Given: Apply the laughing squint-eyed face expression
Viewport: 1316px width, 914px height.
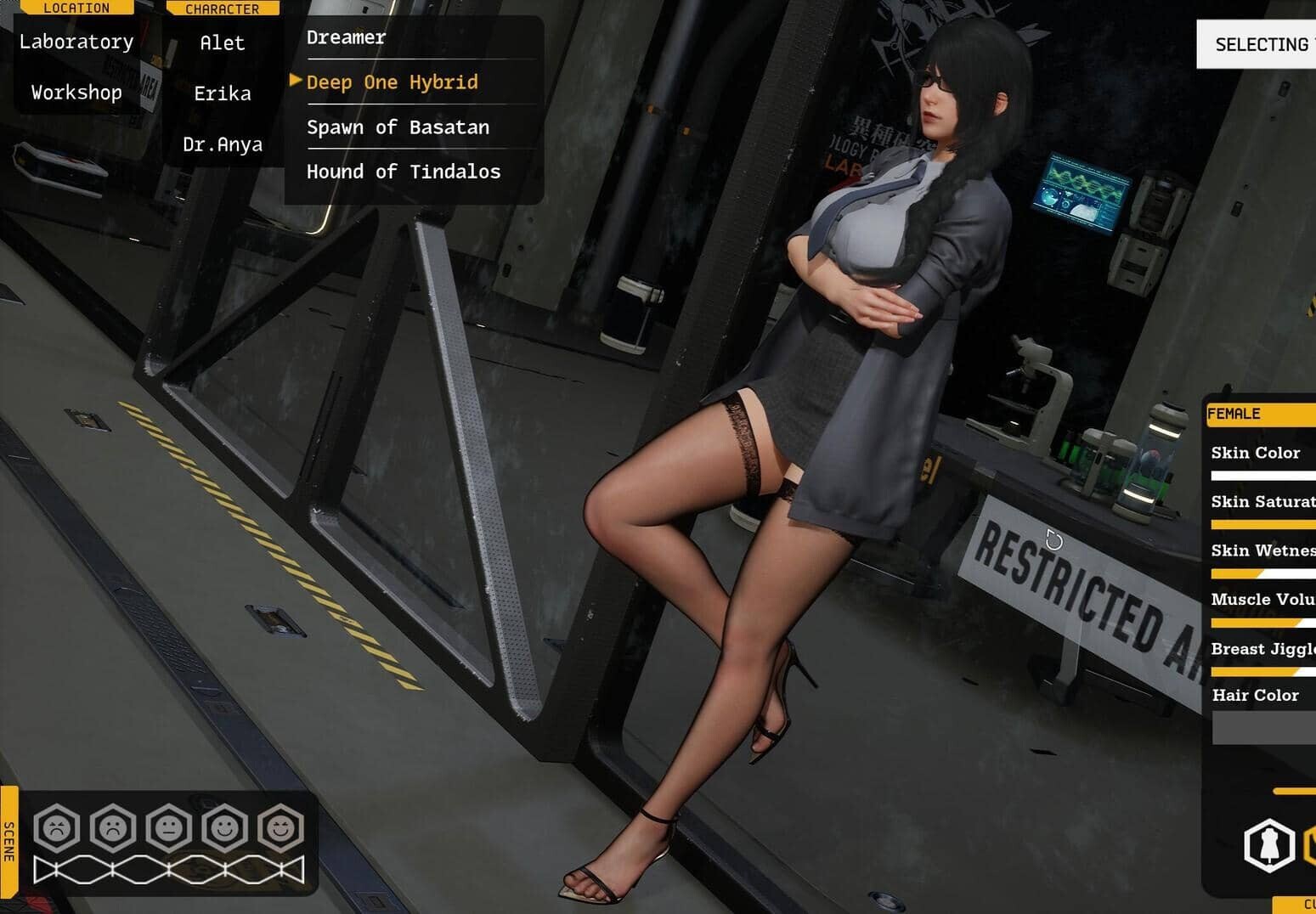Looking at the screenshot, I should [x=281, y=827].
